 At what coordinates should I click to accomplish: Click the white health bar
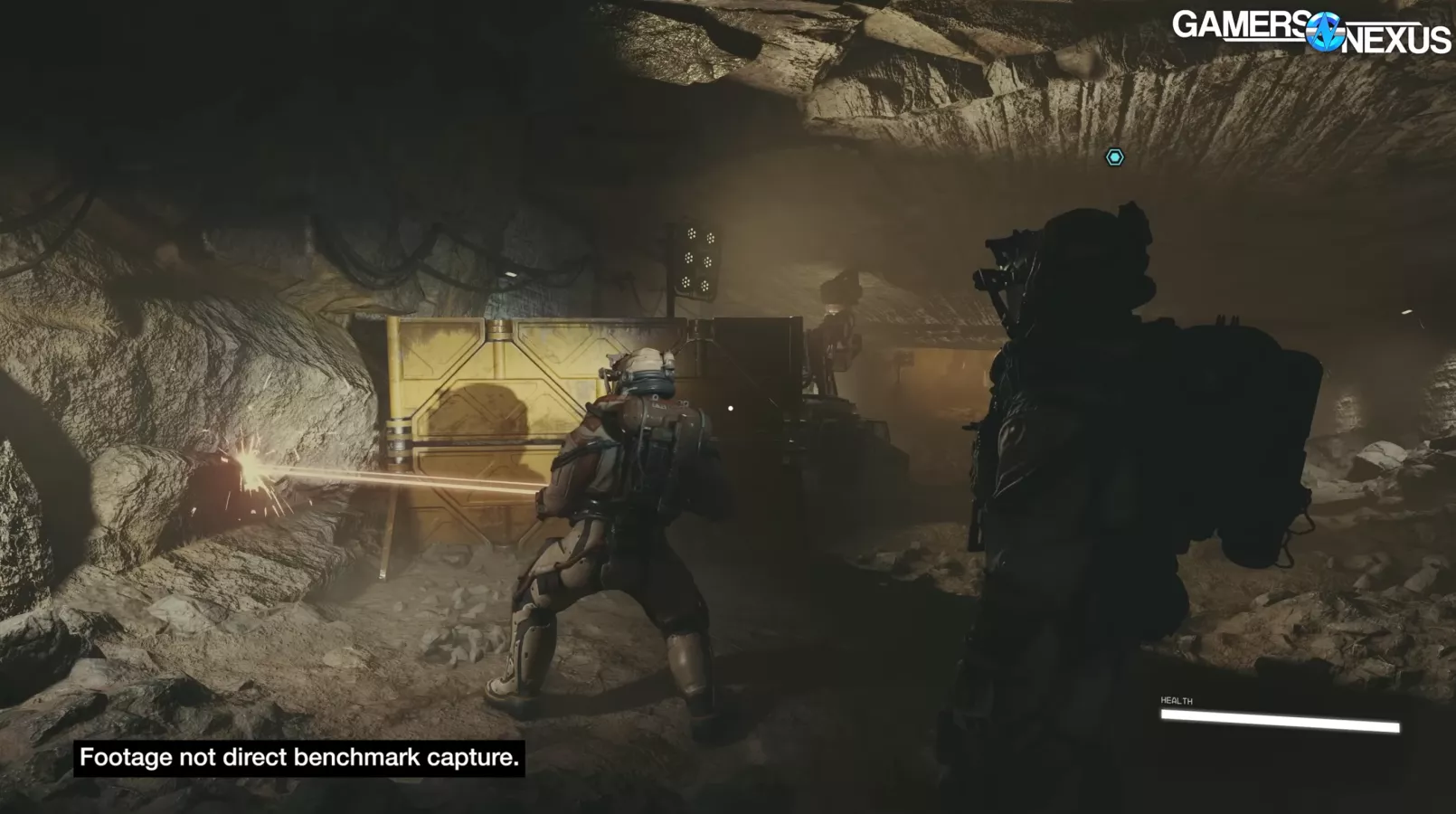point(1280,722)
